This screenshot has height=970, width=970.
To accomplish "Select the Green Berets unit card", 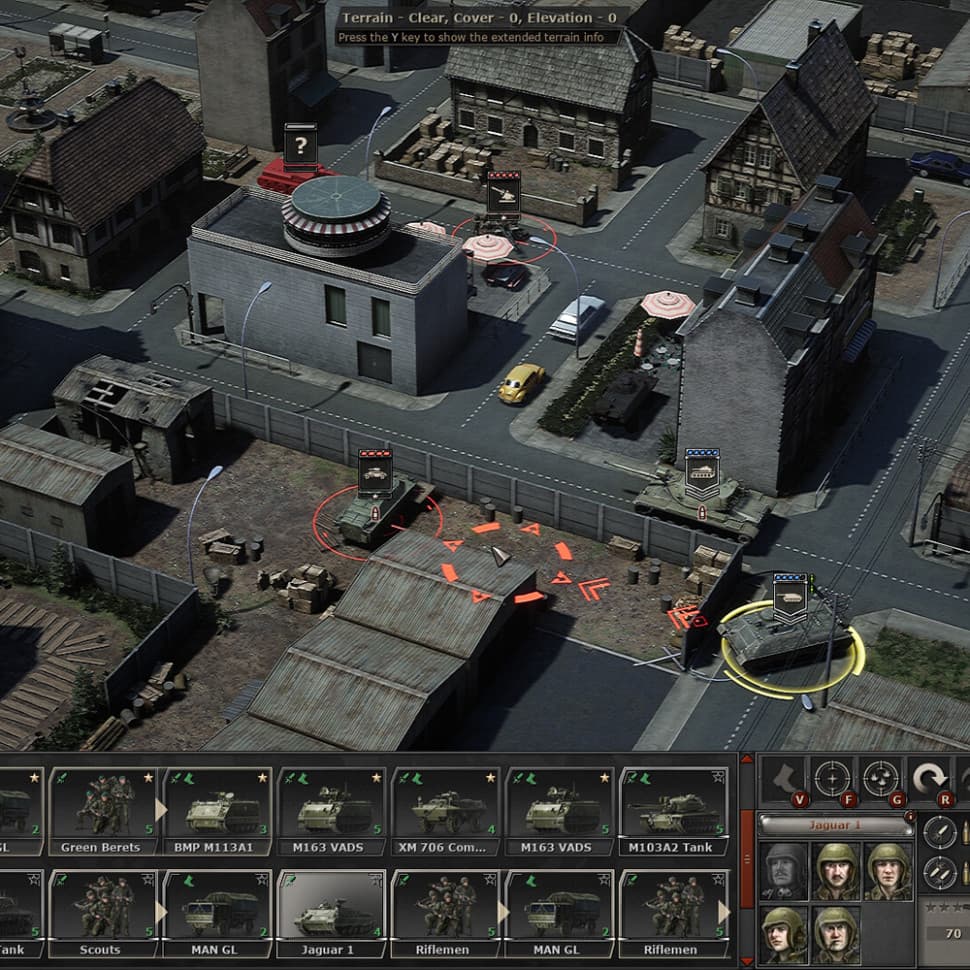I will click(99, 811).
